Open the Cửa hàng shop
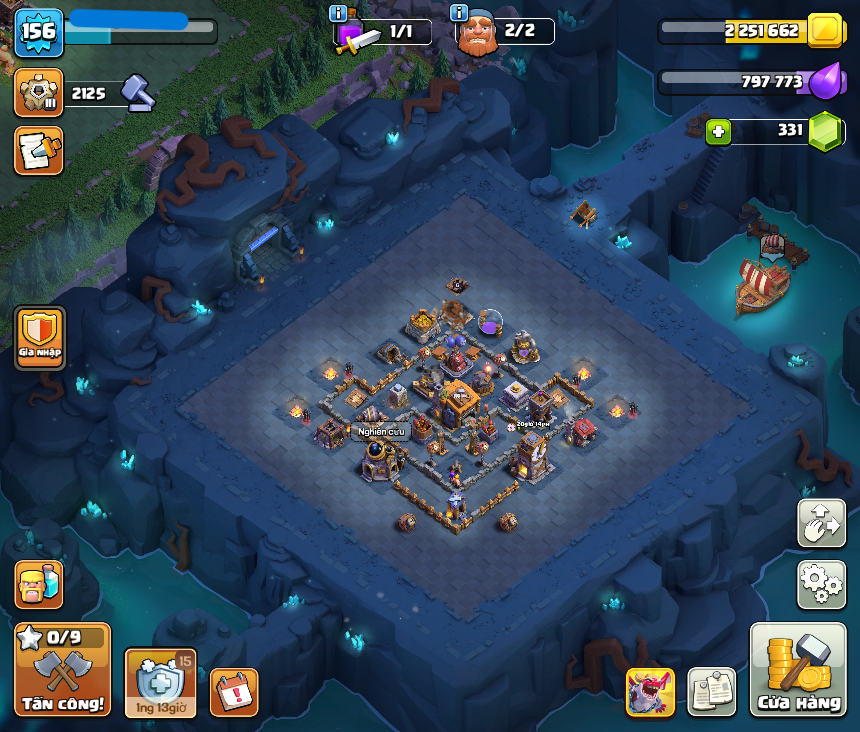 click(798, 669)
